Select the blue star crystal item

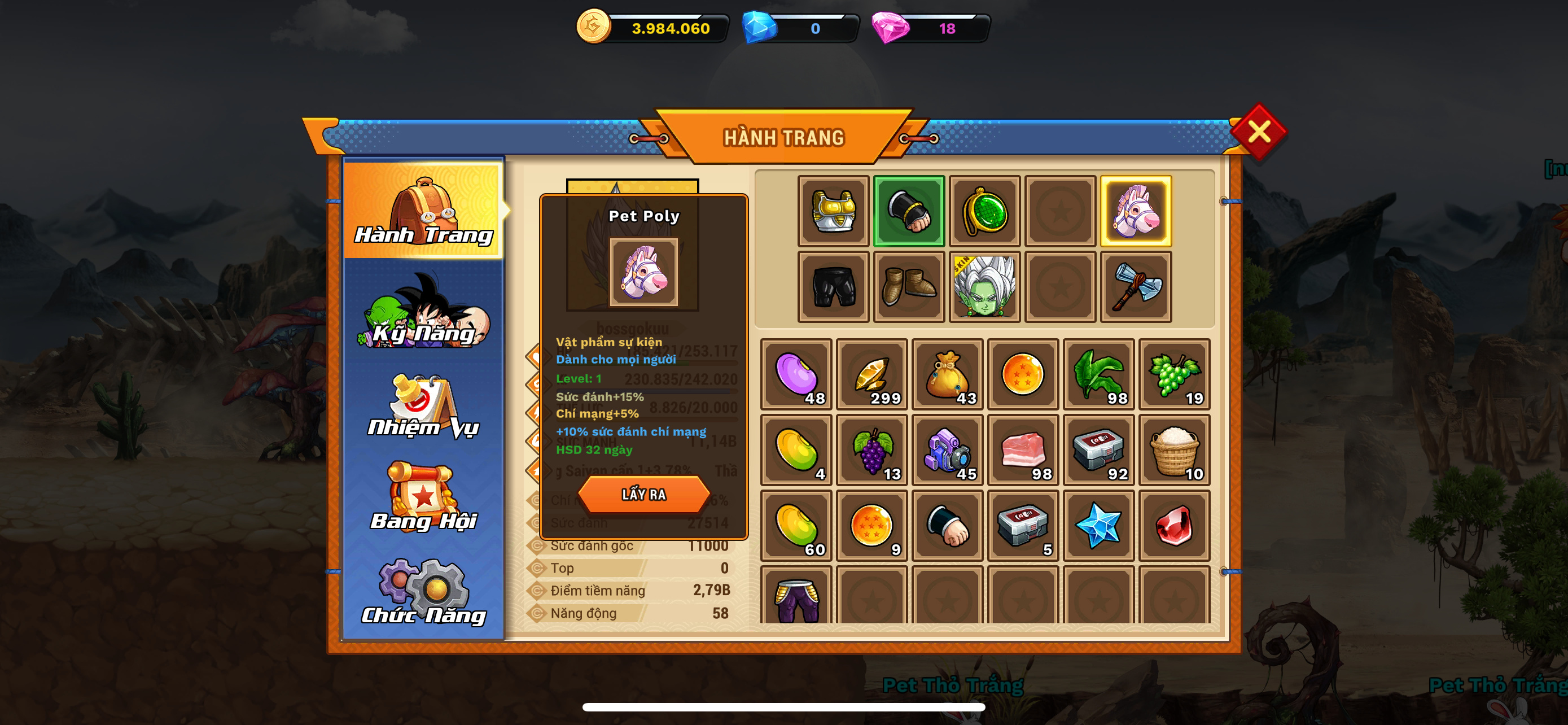point(1099,525)
